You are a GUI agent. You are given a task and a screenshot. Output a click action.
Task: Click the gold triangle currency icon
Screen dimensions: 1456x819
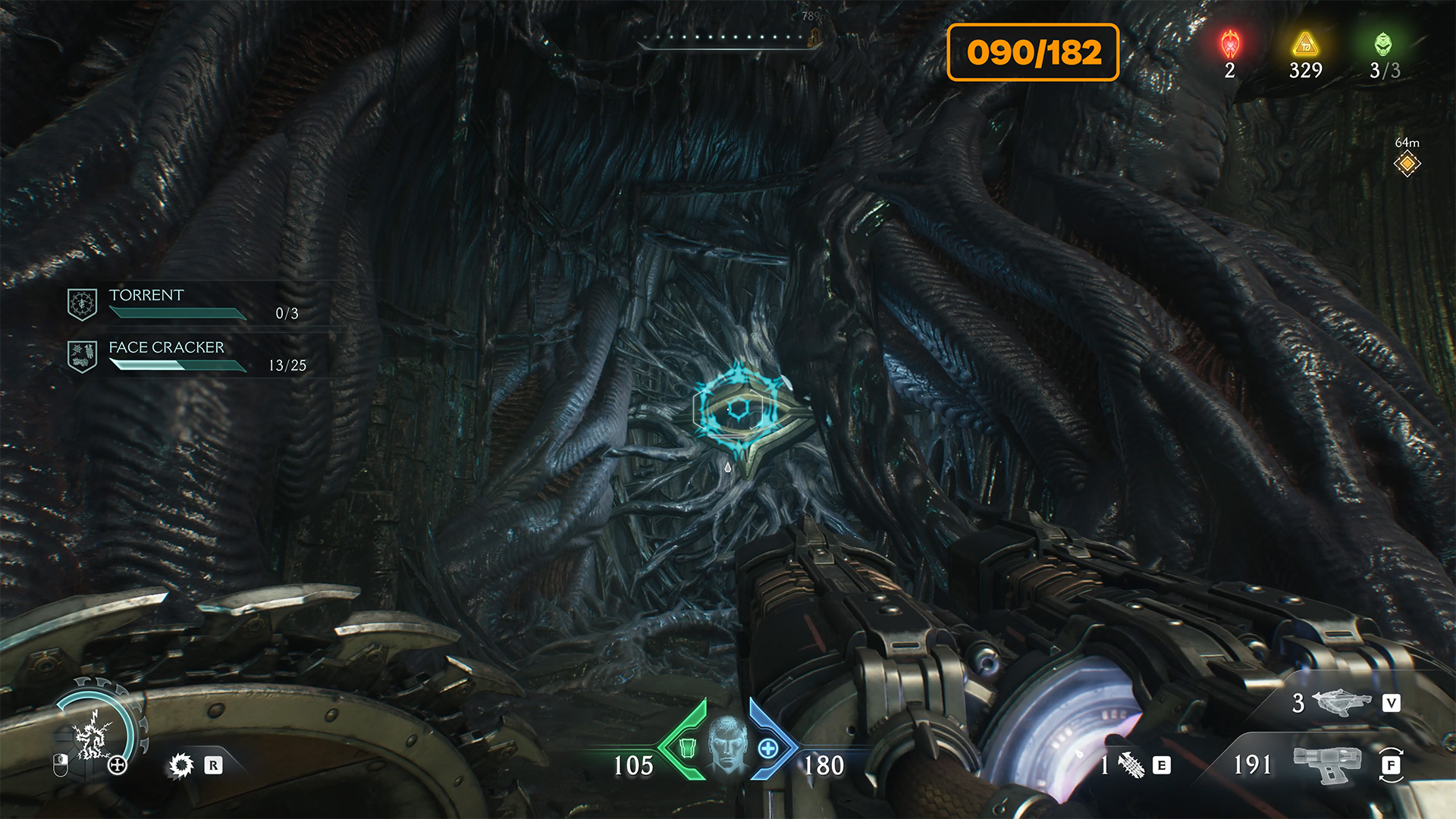[1305, 45]
